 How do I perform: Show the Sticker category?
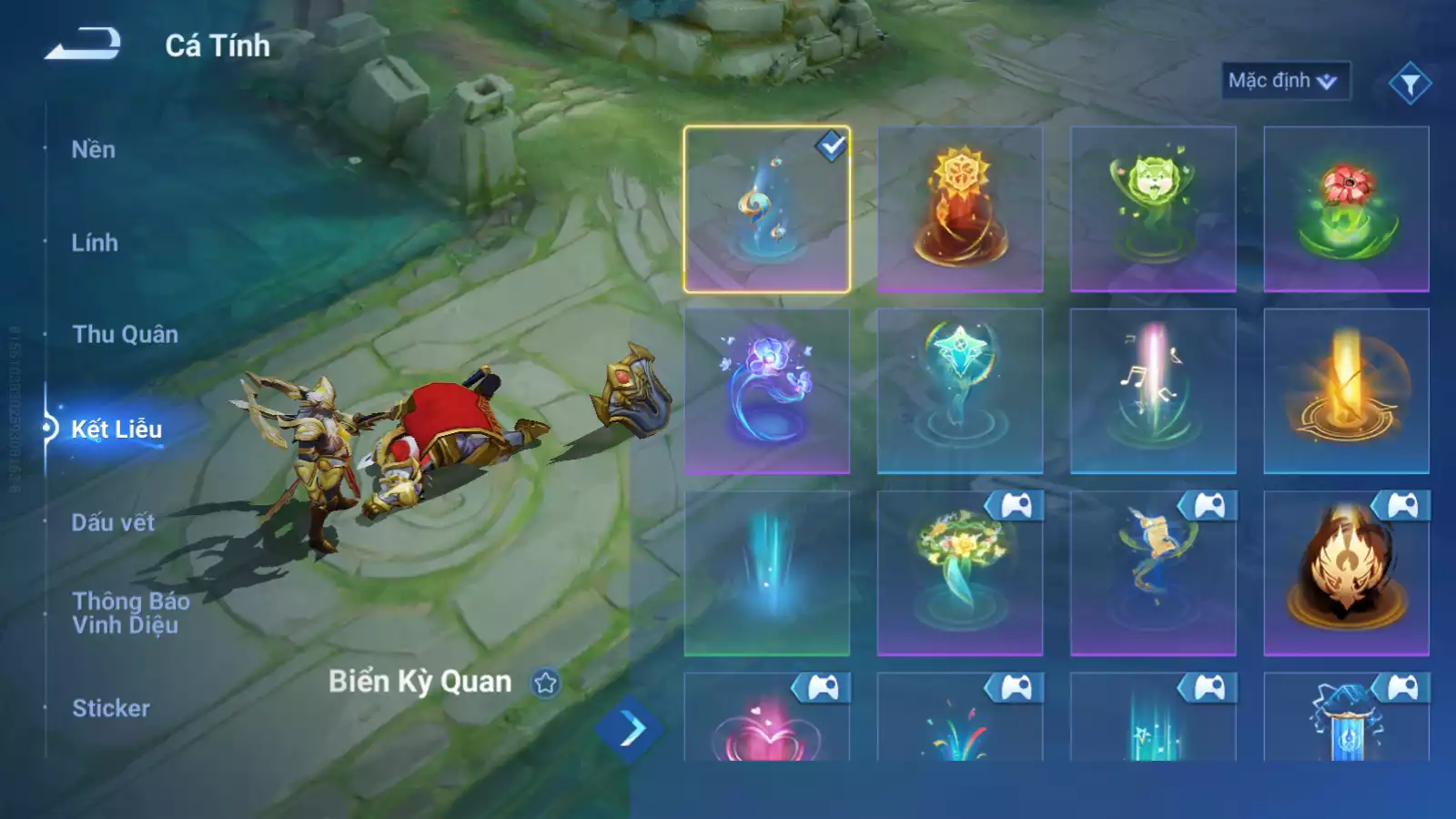coord(111,708)
